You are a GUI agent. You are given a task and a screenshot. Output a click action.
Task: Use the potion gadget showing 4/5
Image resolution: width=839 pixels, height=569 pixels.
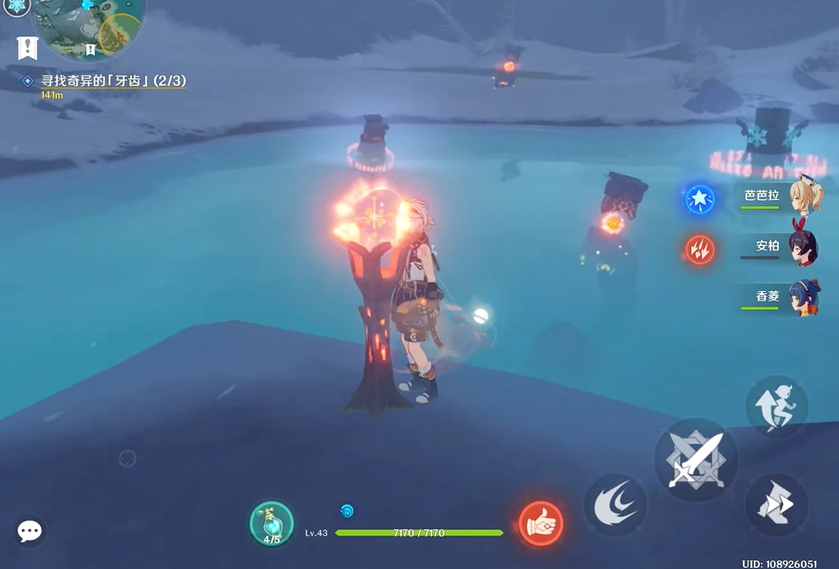click(272, 524)
